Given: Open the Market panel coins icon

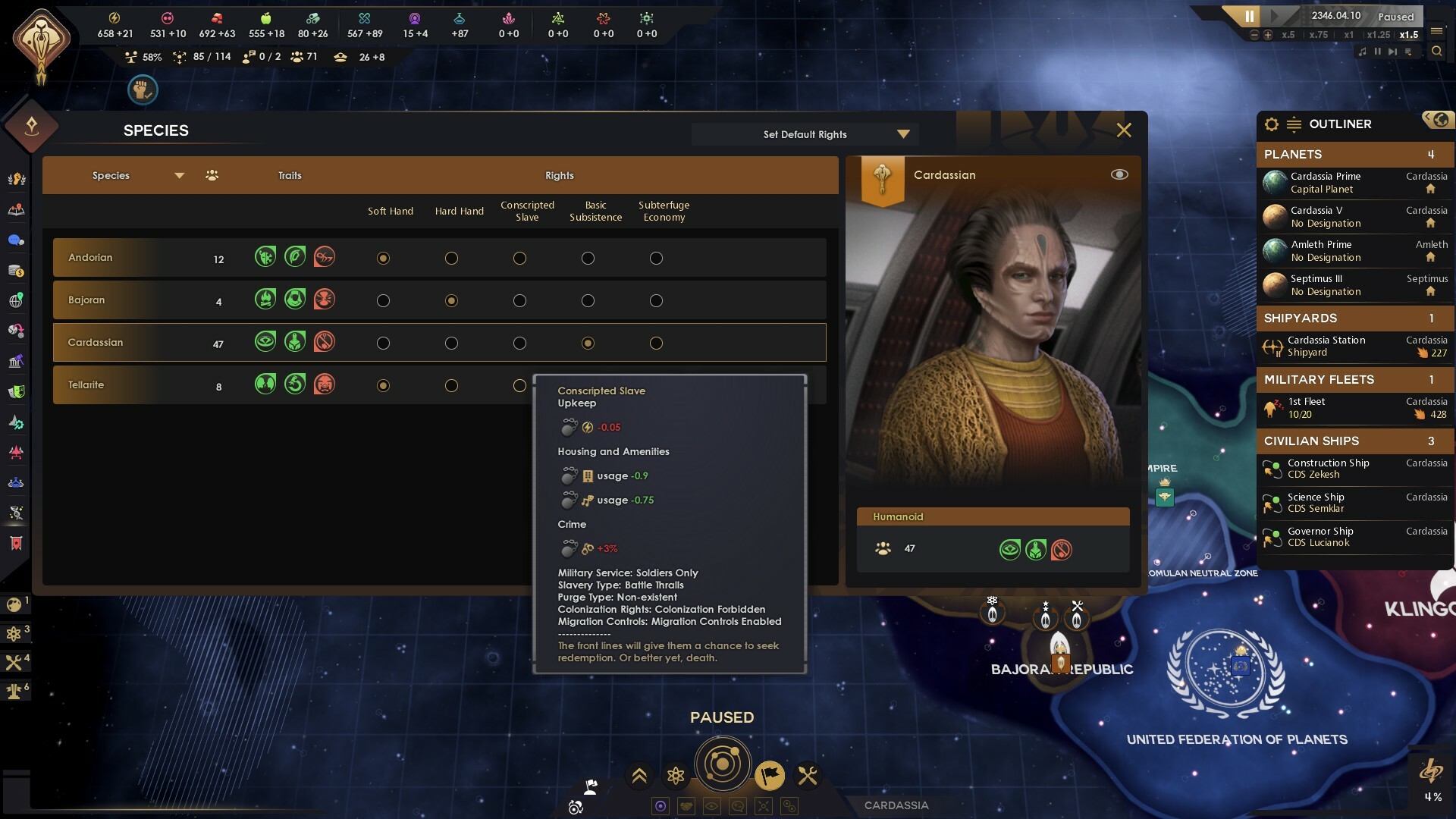Looking at the screenshot, I should (15, 269).
